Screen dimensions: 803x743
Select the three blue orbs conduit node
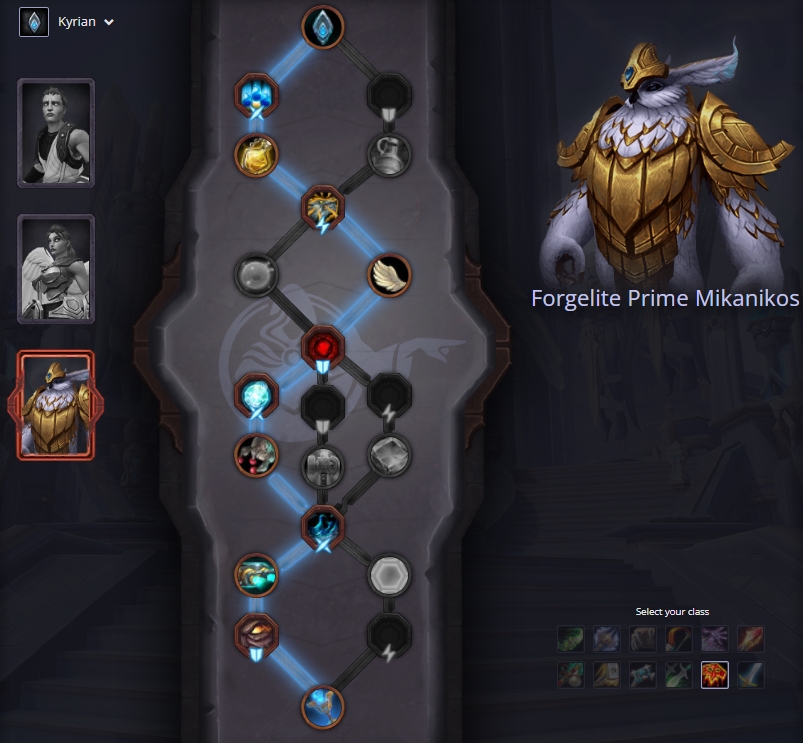pos(256,95)
